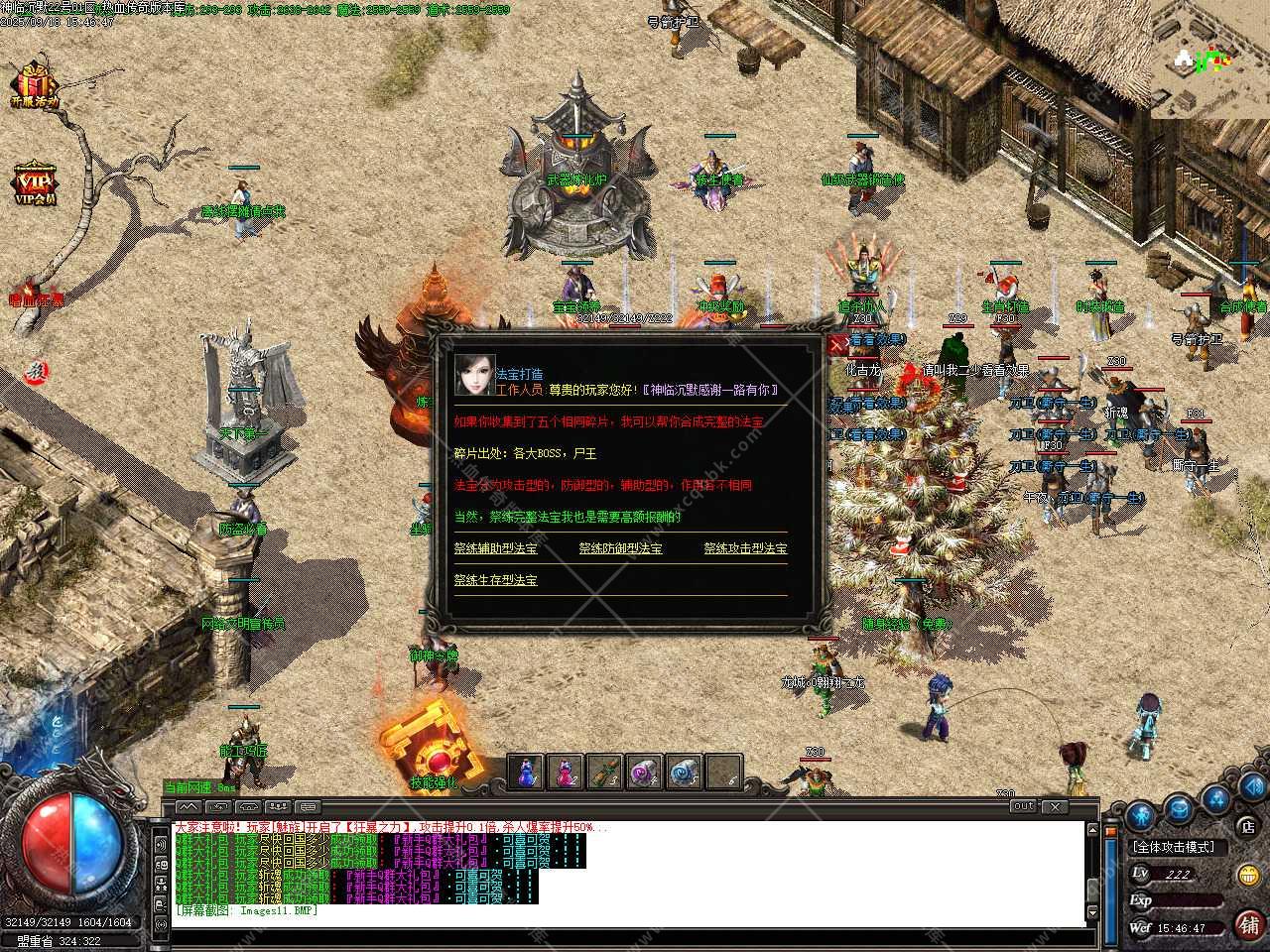1270x952 pixels.
Task: Choose 祭练防御型法宝 option
Action: click(x=620, y=548)
